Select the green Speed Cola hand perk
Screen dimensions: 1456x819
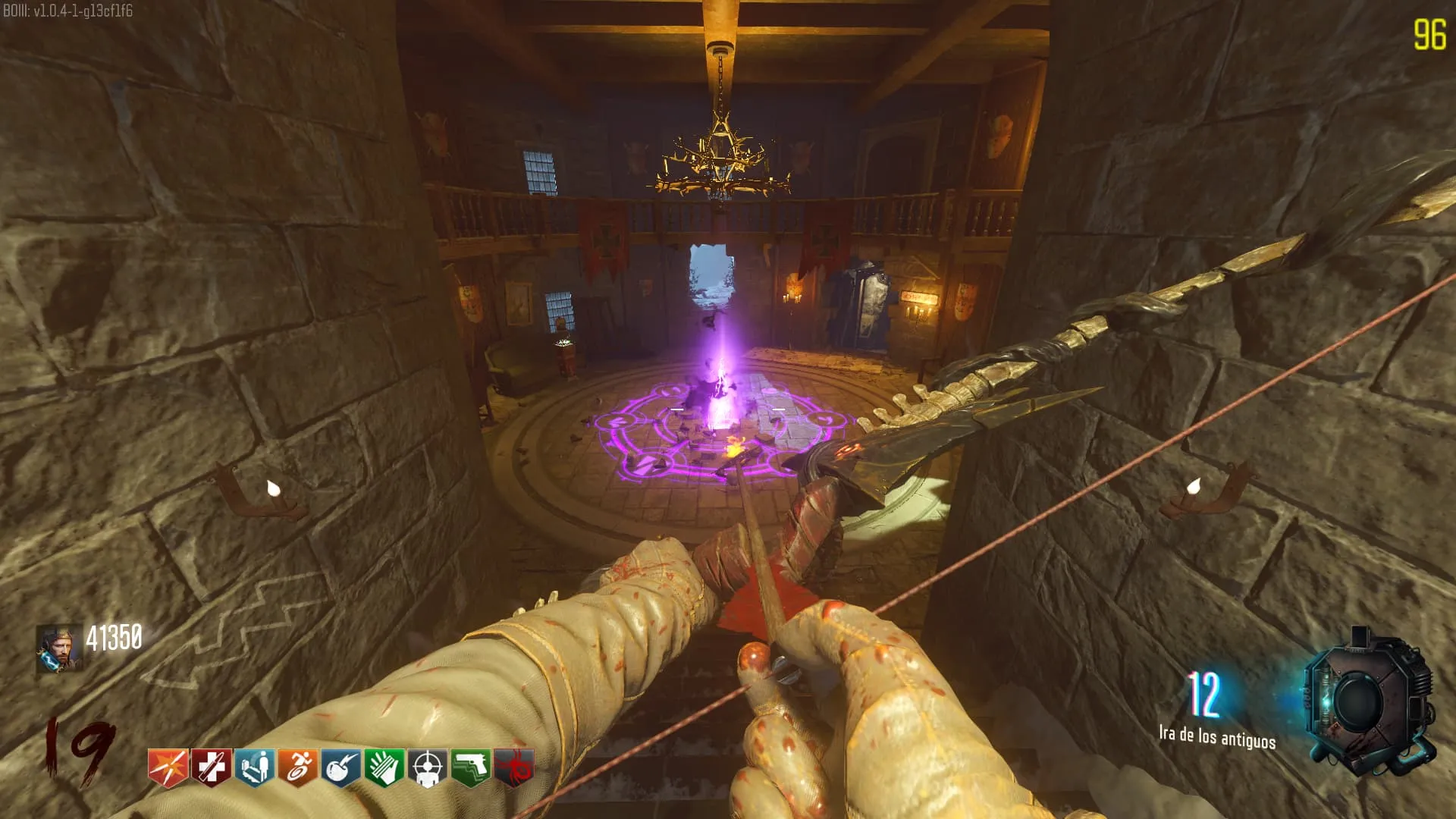coord(384,768)
